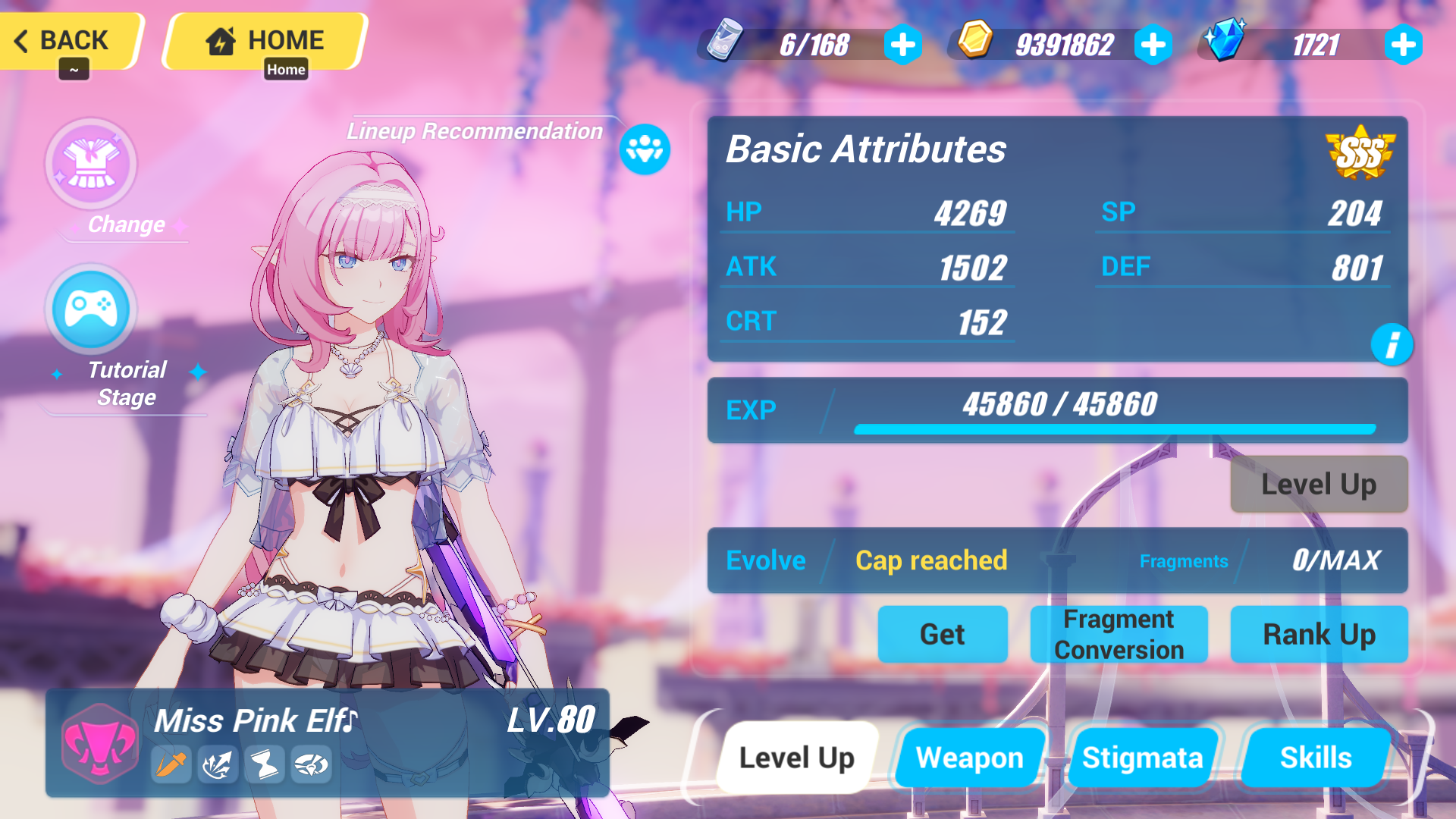The height and width of the screenshot is (819, 1456).
Task: Add more stamina with the plus button
Action: [x=902, y=45]
